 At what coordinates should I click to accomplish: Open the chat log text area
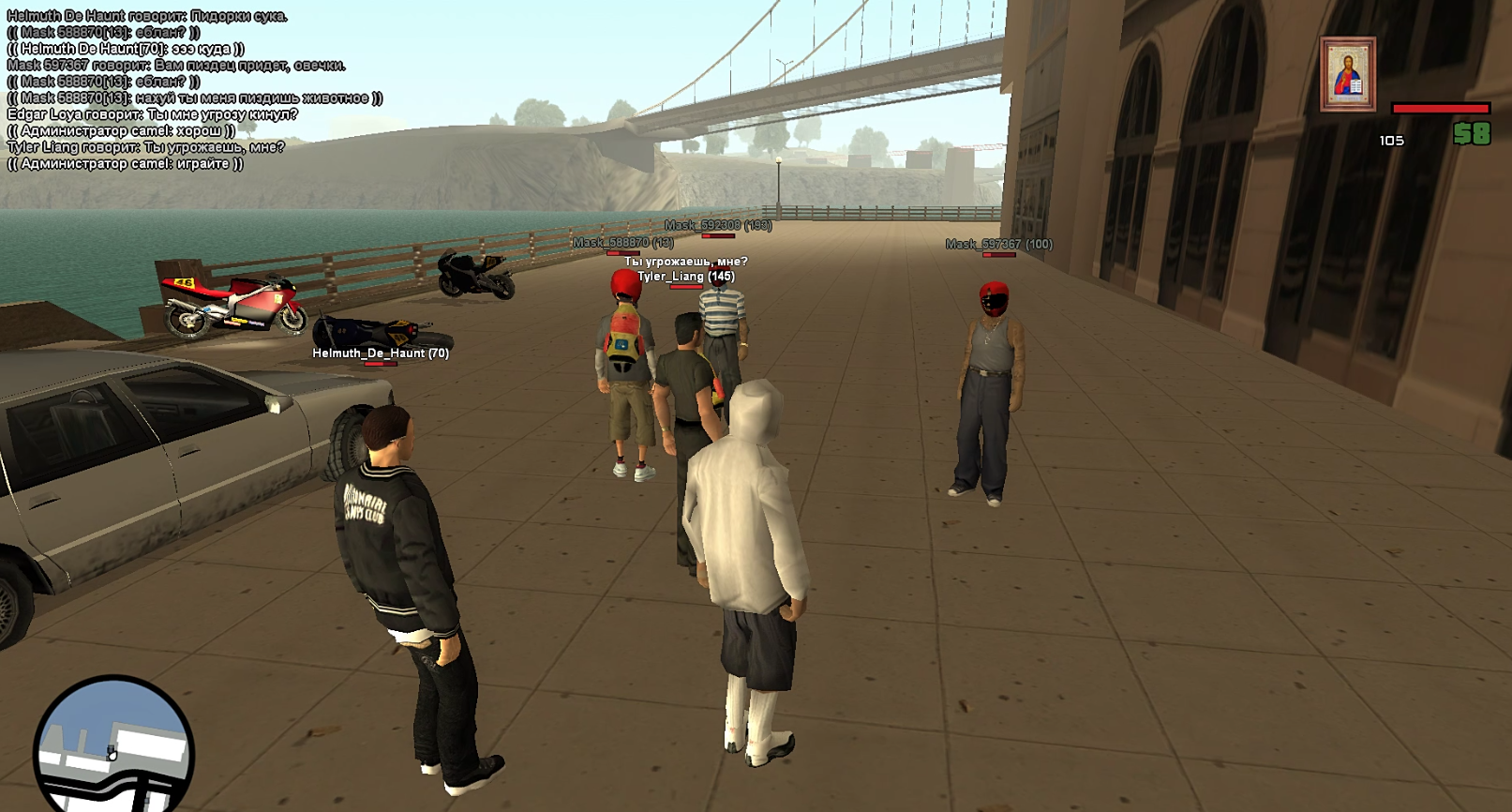194,90
